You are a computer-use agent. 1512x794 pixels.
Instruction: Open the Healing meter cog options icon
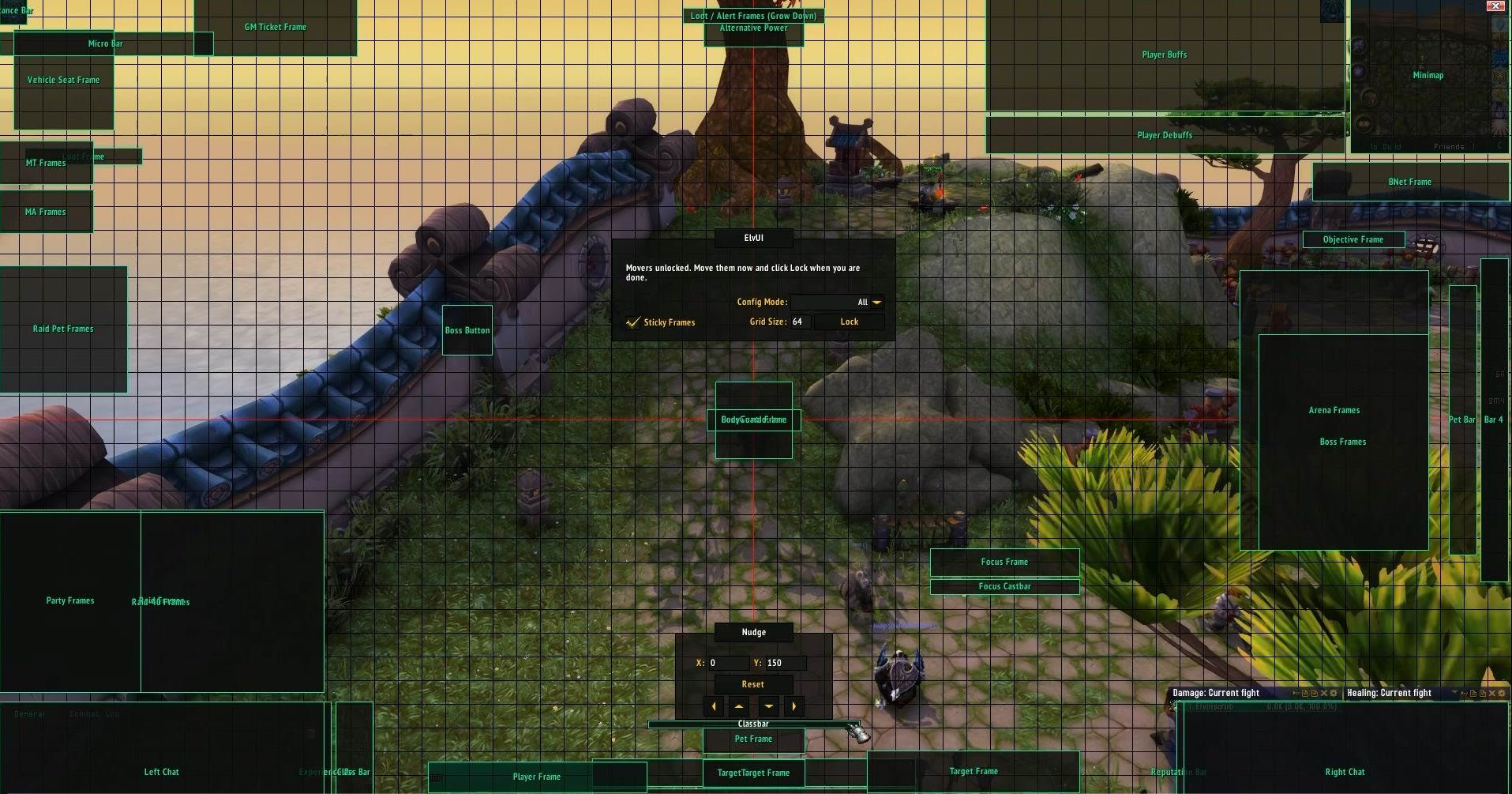click(1501, 693)
